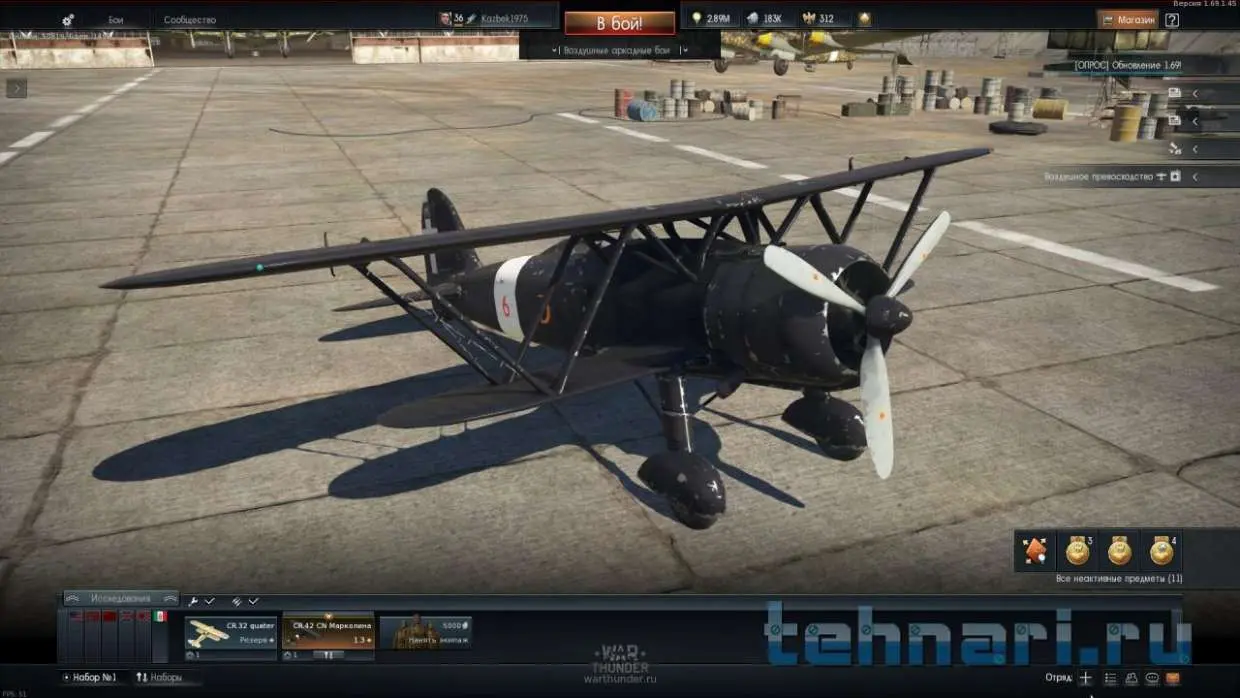
Task: Activate the orange booster item icon
Action: 1035,550
